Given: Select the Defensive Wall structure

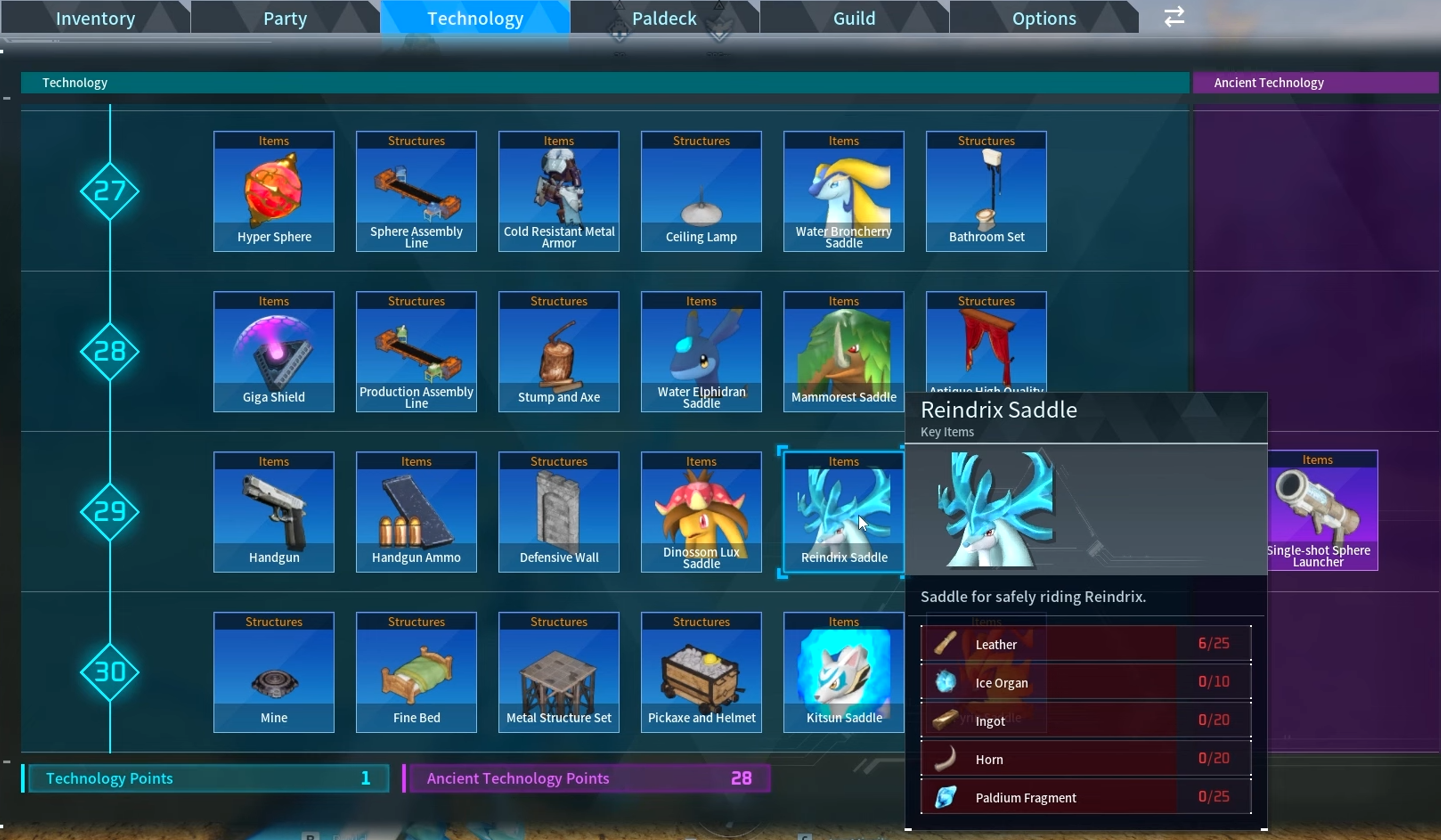Looking at the screenshot, I should pos(558,511).
